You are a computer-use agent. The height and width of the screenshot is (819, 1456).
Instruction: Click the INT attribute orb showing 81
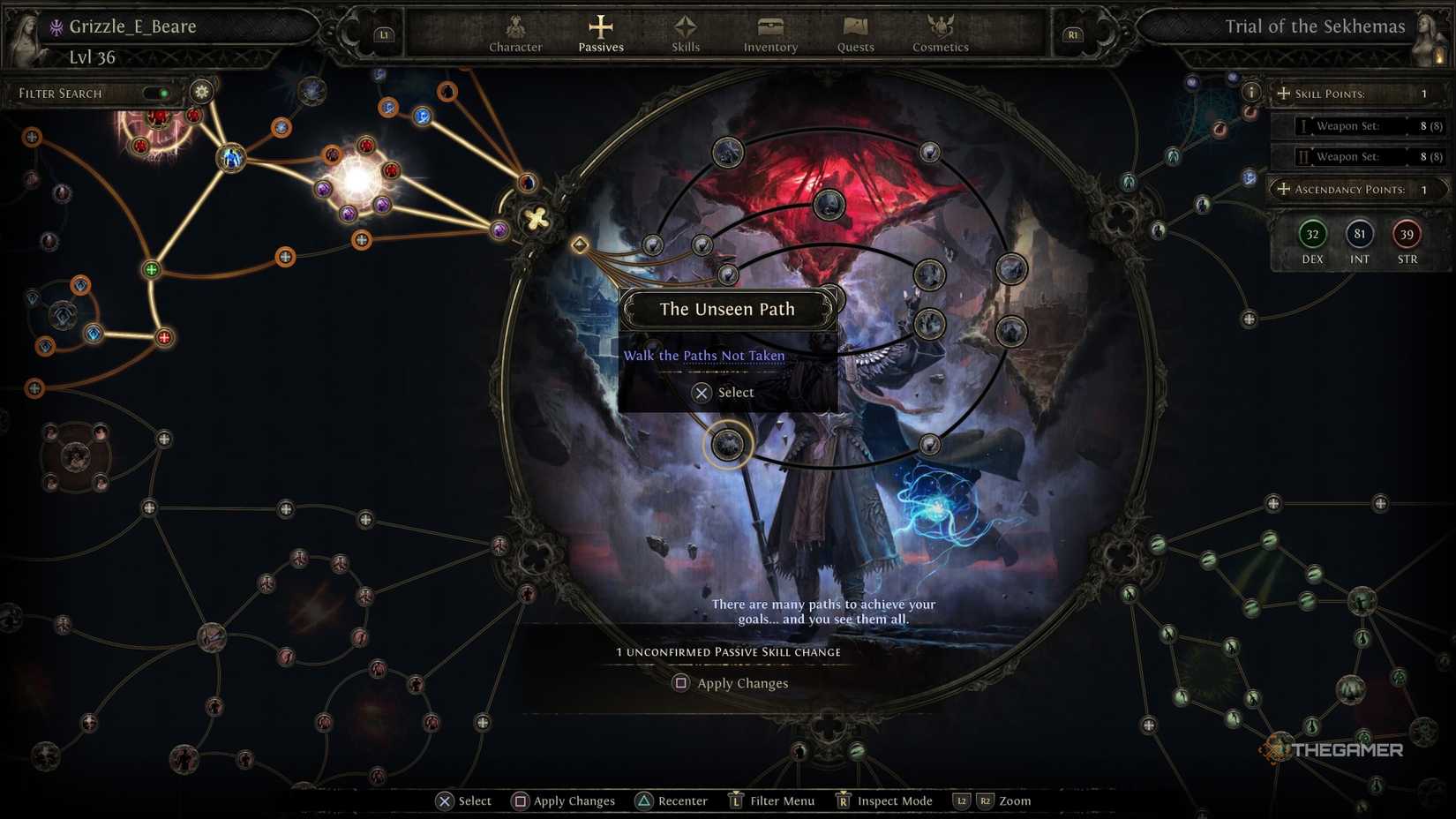tap(1359, 235)
